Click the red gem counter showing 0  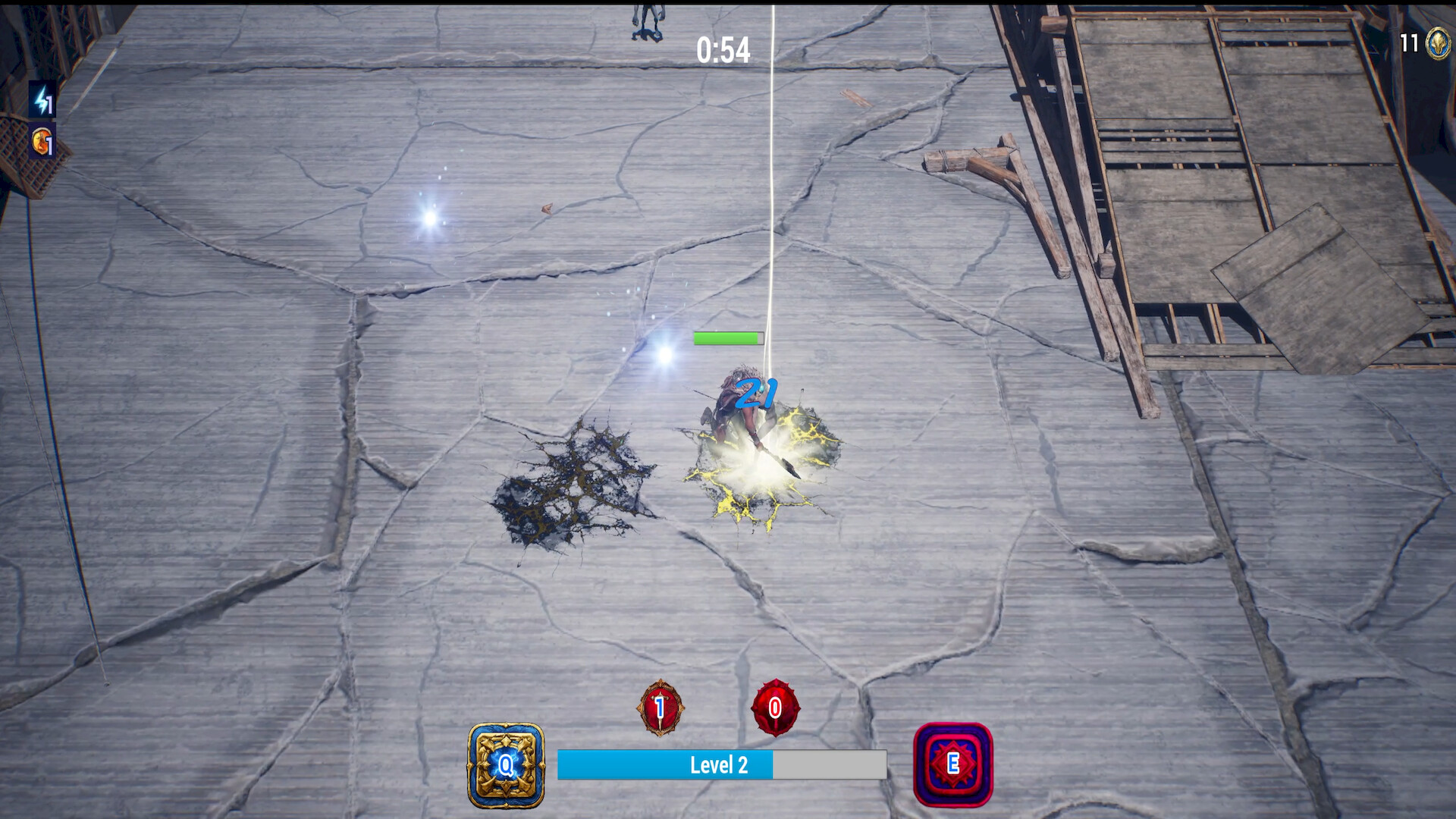pyautogui.click(x=774, y=708)
